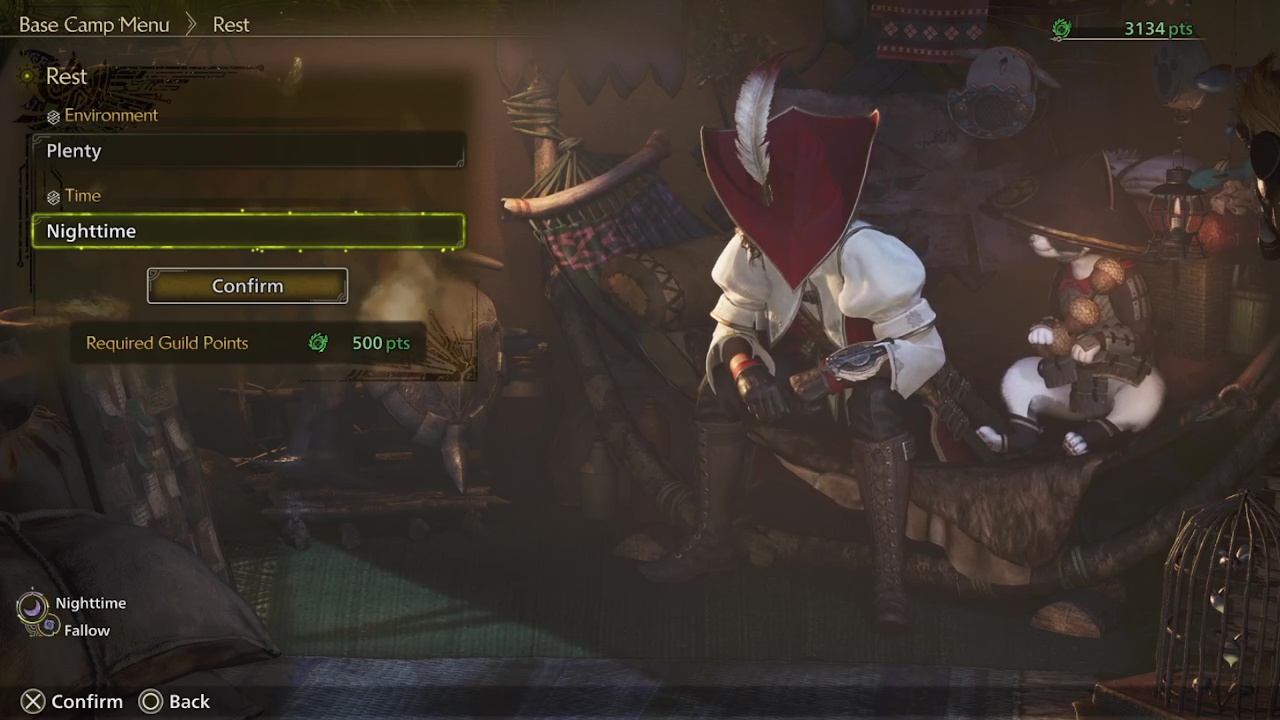1280x720 pixels.
Task: Select Rest in the breadcrumb trail
Action: tap(231, 24)
